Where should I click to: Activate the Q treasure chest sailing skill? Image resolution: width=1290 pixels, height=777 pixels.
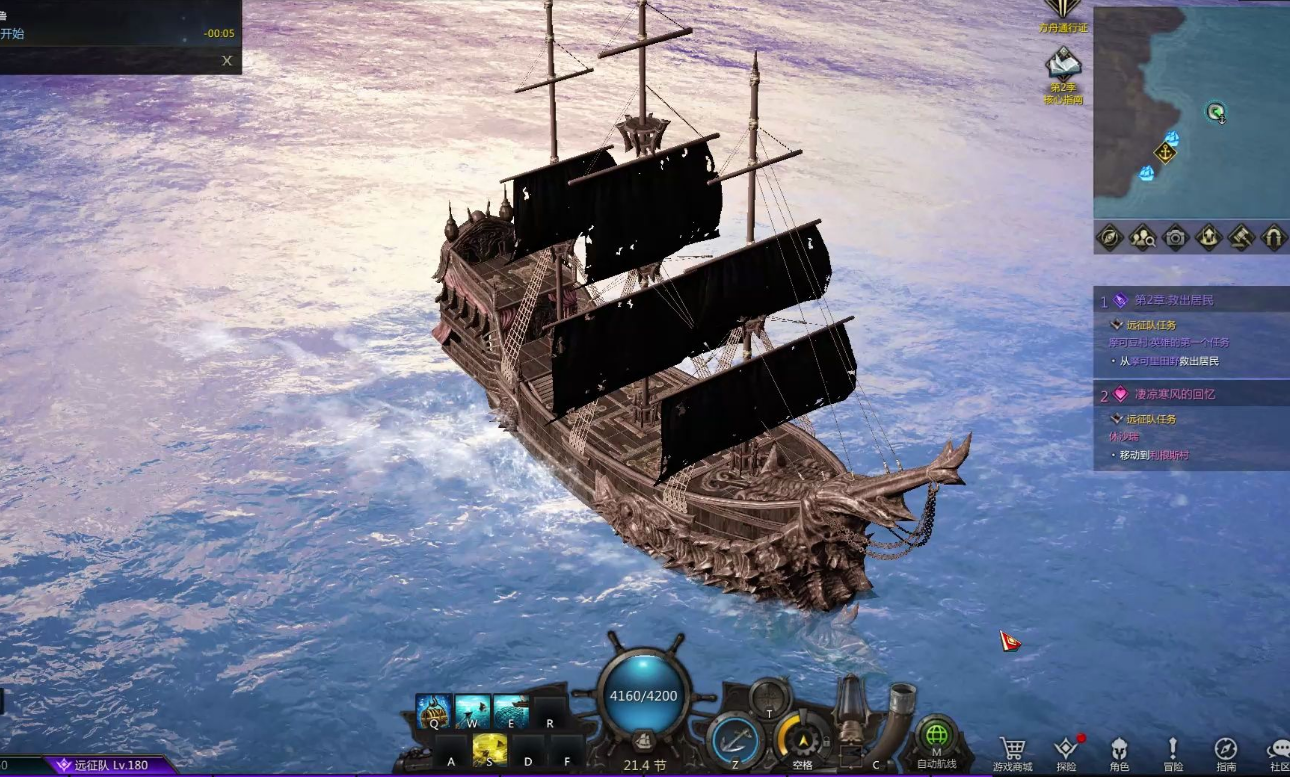coord(433,712)
